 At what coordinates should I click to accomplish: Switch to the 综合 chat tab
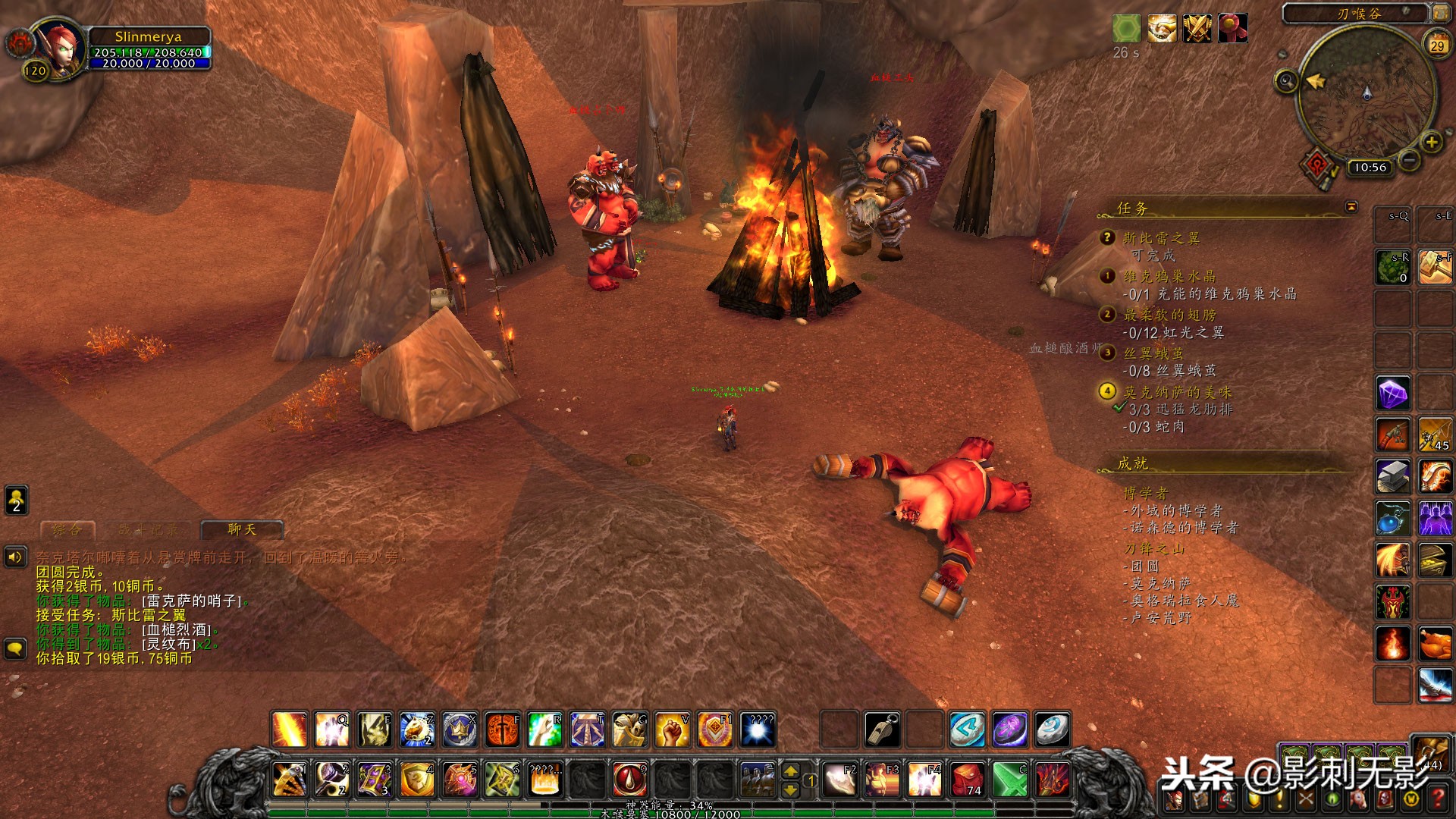[x=67, y=529]
